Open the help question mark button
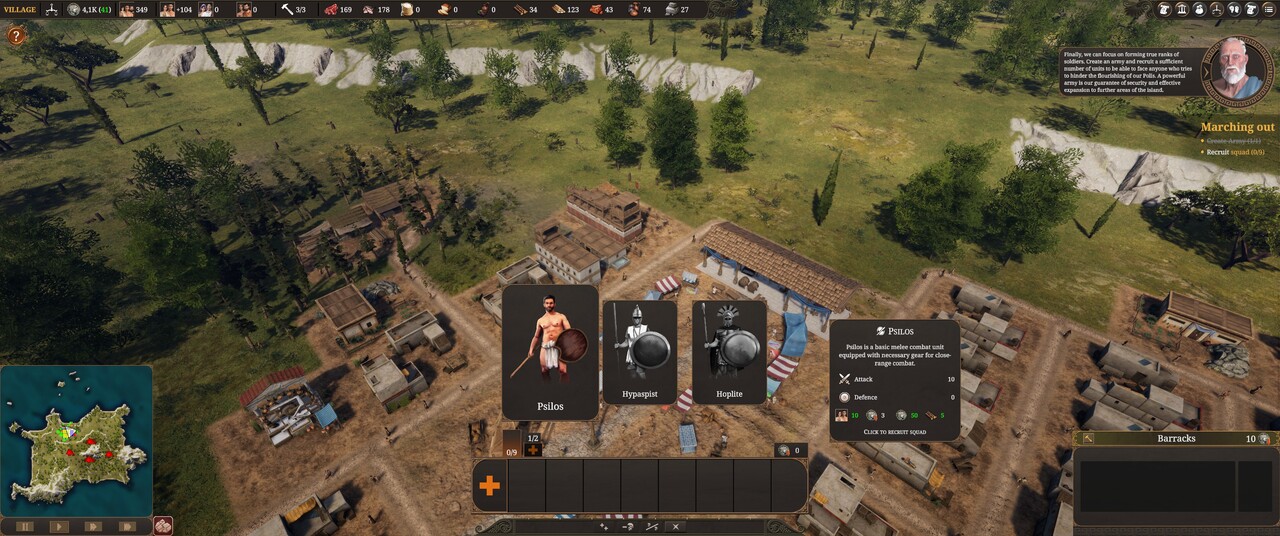This screenshot has height=536, width=1280. click(16, 36)
